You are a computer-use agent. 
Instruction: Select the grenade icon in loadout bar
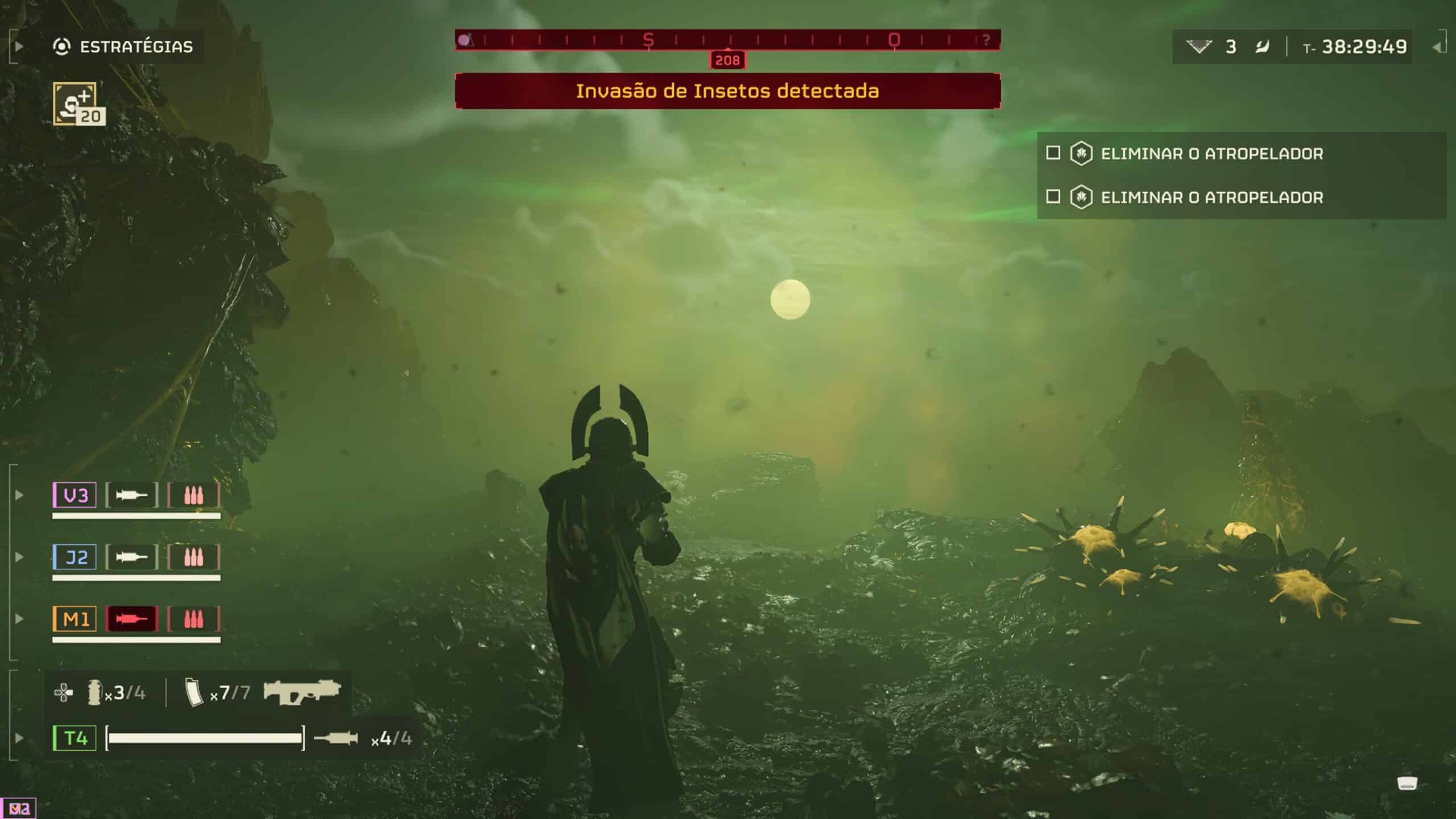pos(94,692)
